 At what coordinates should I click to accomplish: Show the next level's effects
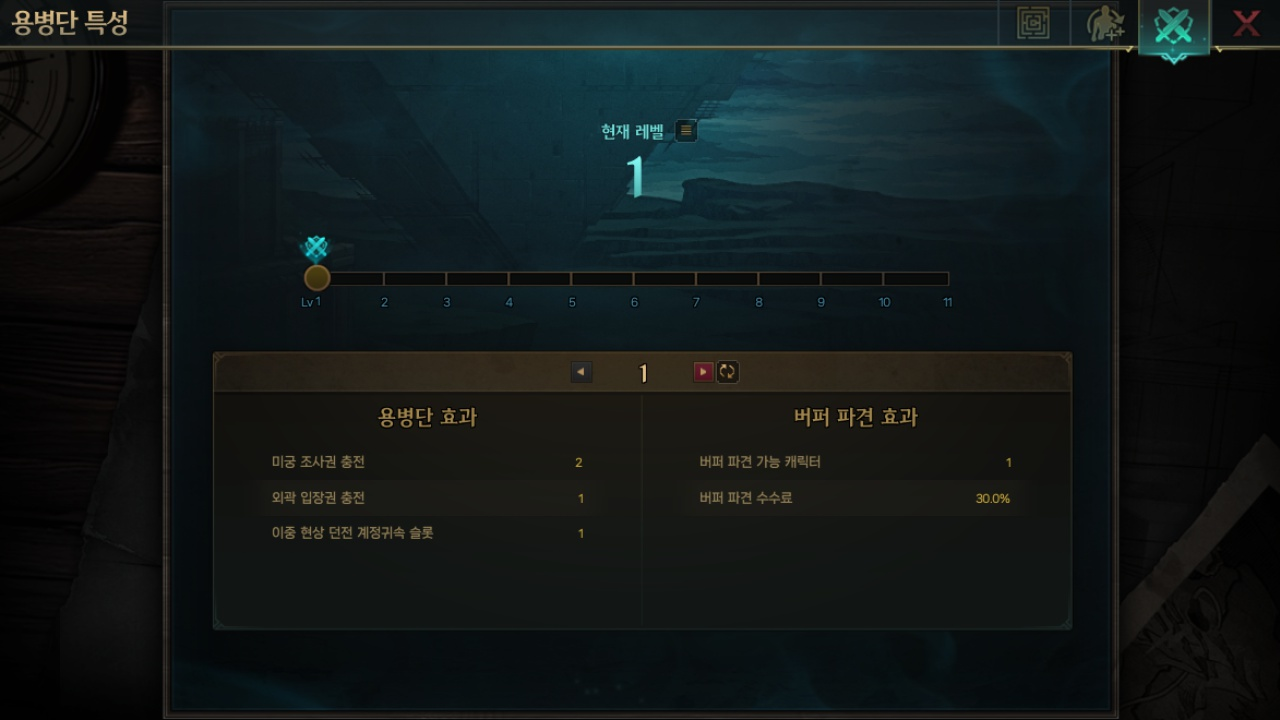click(x=703, y=372)
